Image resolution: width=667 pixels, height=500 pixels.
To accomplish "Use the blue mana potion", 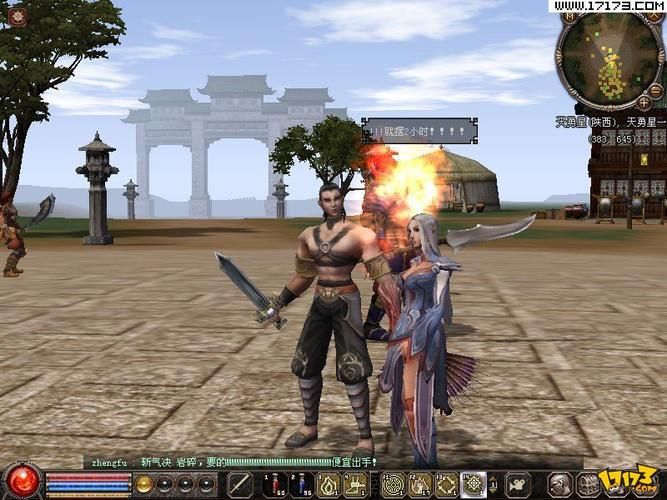I will click(x=297, y=484).
